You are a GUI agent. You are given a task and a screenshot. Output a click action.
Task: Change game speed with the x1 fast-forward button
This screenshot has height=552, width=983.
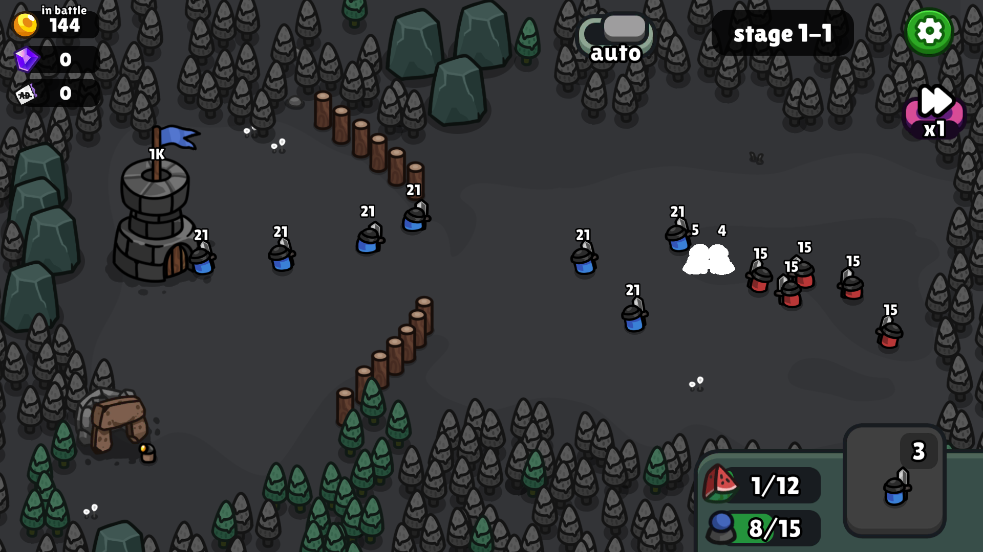(934, 110)
